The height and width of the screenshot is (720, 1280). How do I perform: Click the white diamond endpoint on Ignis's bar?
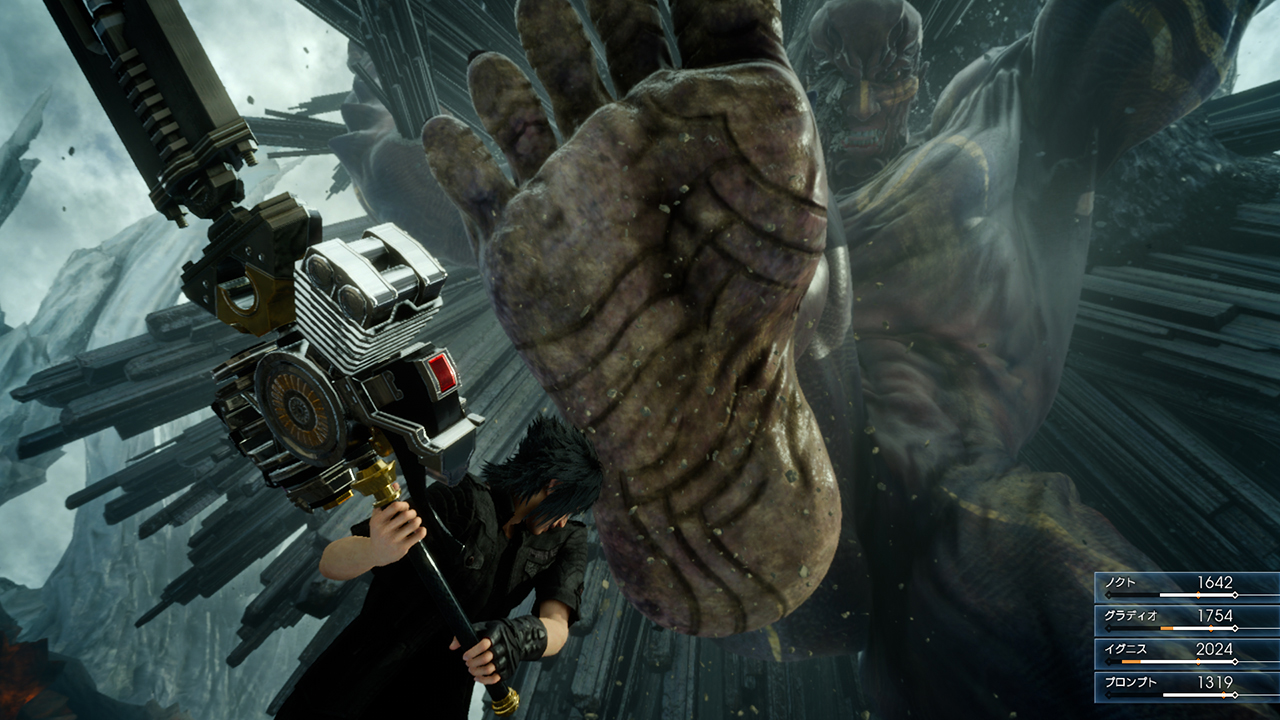[1235, 660]
